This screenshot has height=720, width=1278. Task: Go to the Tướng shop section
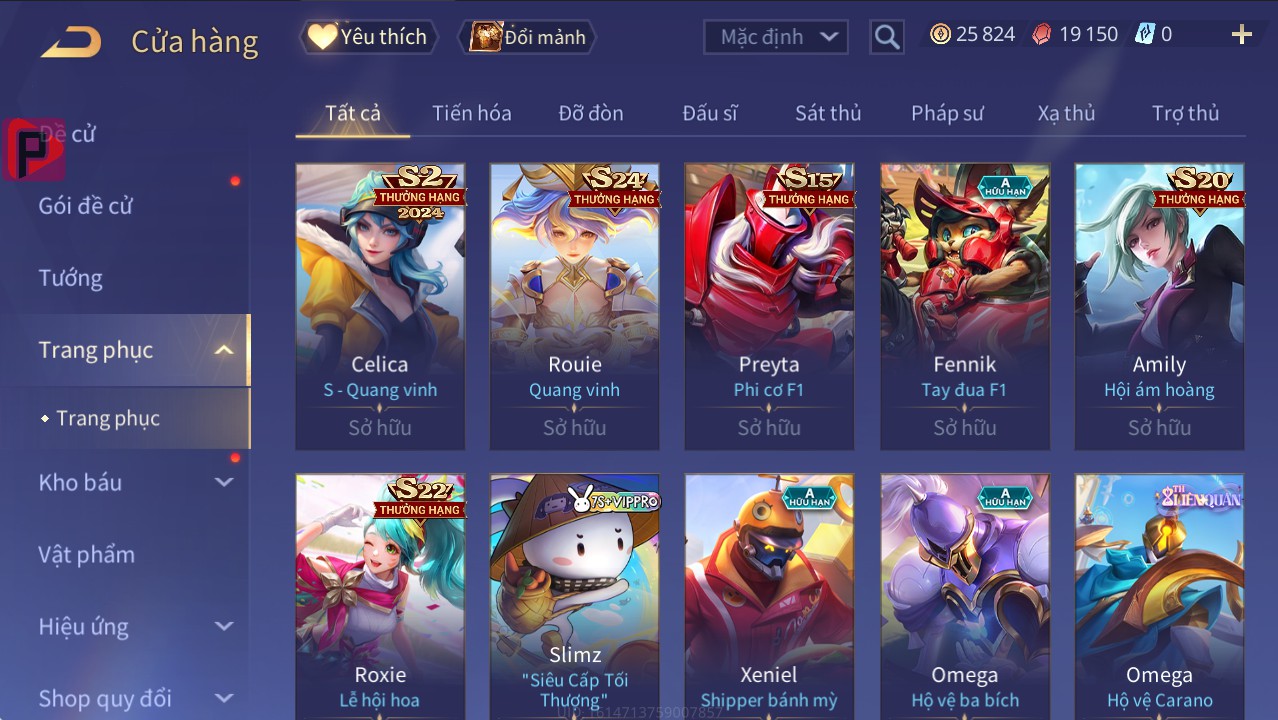70,278
